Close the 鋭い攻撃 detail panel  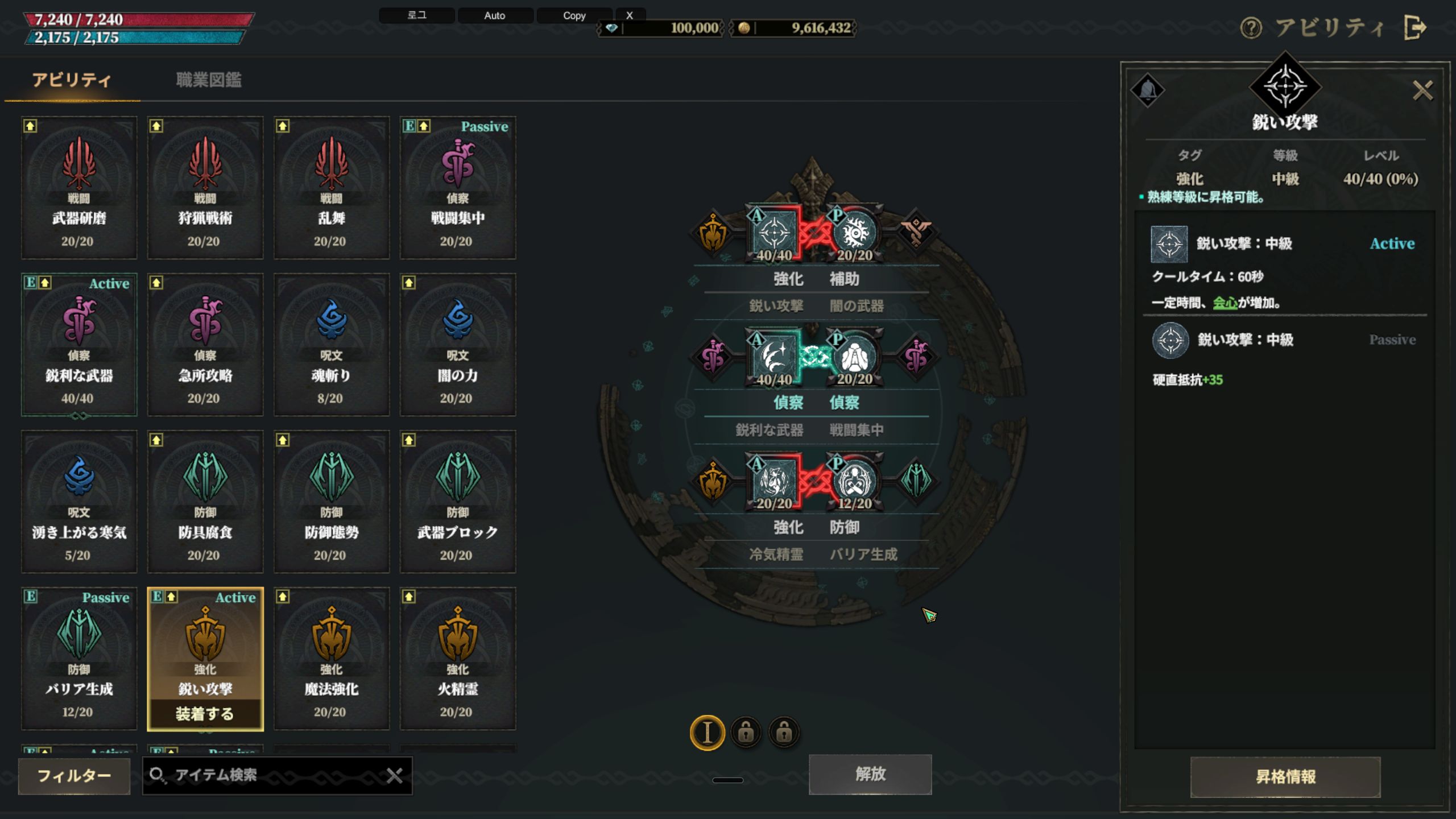pos(1422,90)
